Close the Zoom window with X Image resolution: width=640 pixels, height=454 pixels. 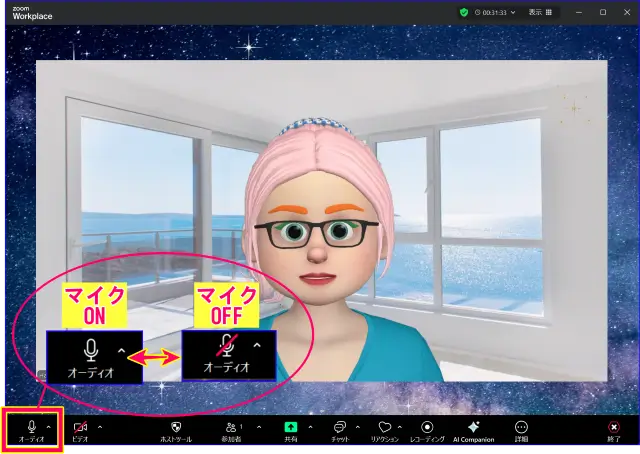[x=625, y=12]
